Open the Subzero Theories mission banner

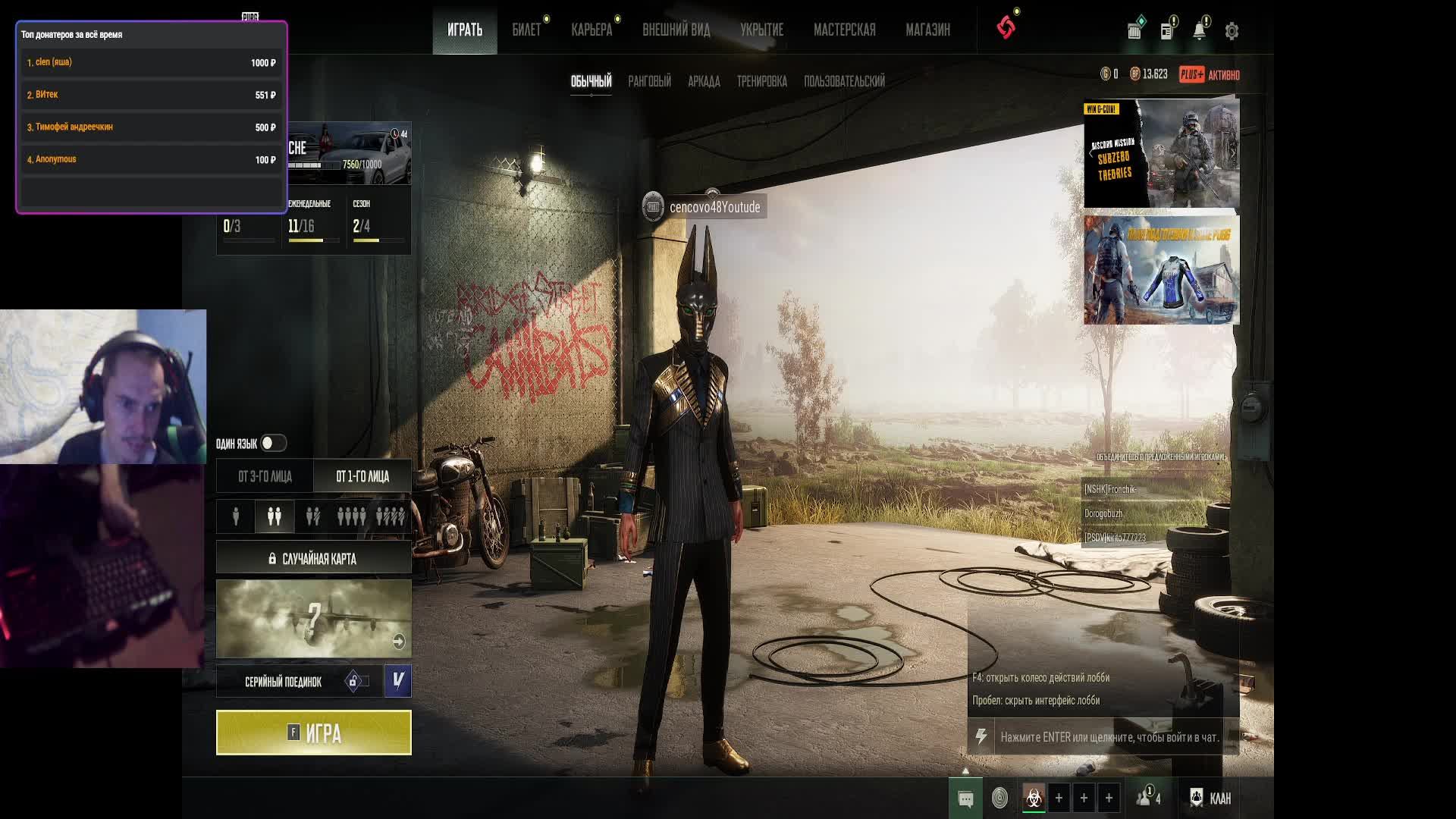coord(1161,154)
